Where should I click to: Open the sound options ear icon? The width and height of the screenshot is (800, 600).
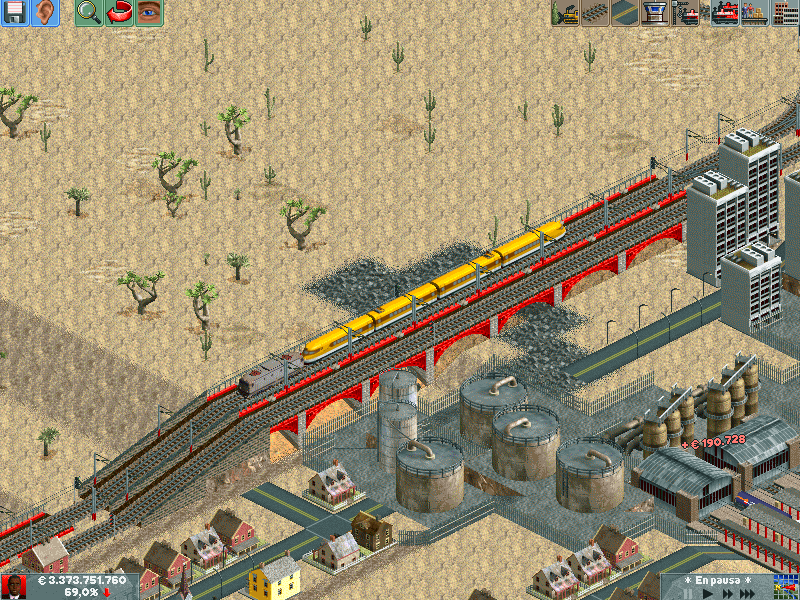(45, 13)
